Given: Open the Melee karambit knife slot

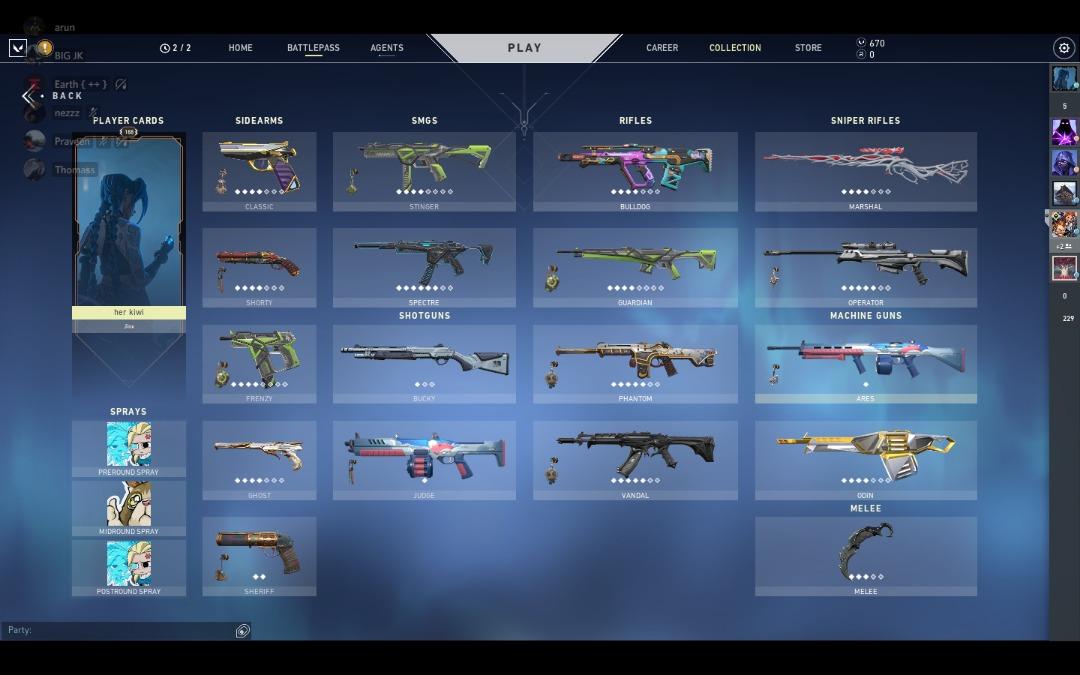Looking at the screenshot, I should (865, 556).
